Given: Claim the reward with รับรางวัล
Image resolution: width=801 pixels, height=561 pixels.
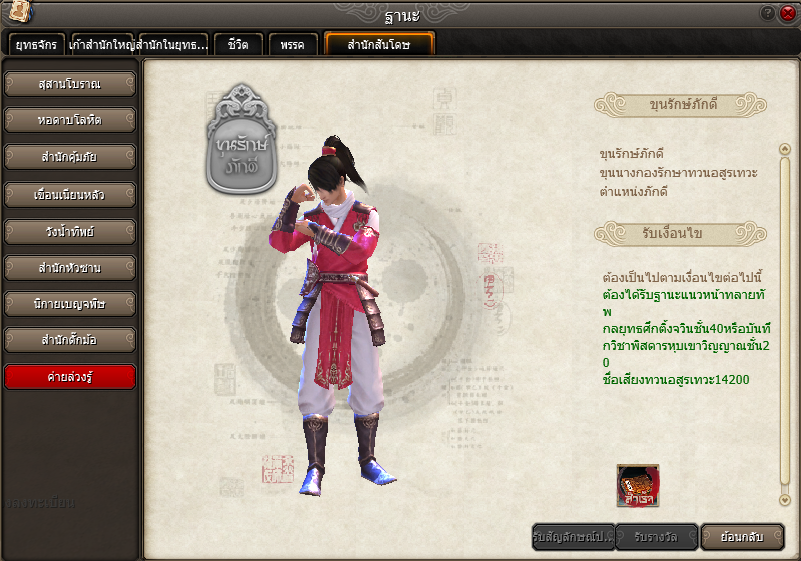Looking at the screenshot, I should click(656, 537).
